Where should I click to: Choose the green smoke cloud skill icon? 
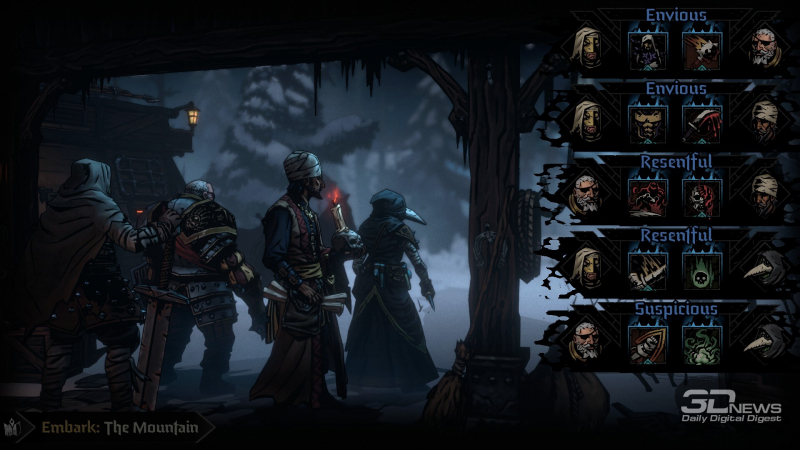click(x=699, y=340)
